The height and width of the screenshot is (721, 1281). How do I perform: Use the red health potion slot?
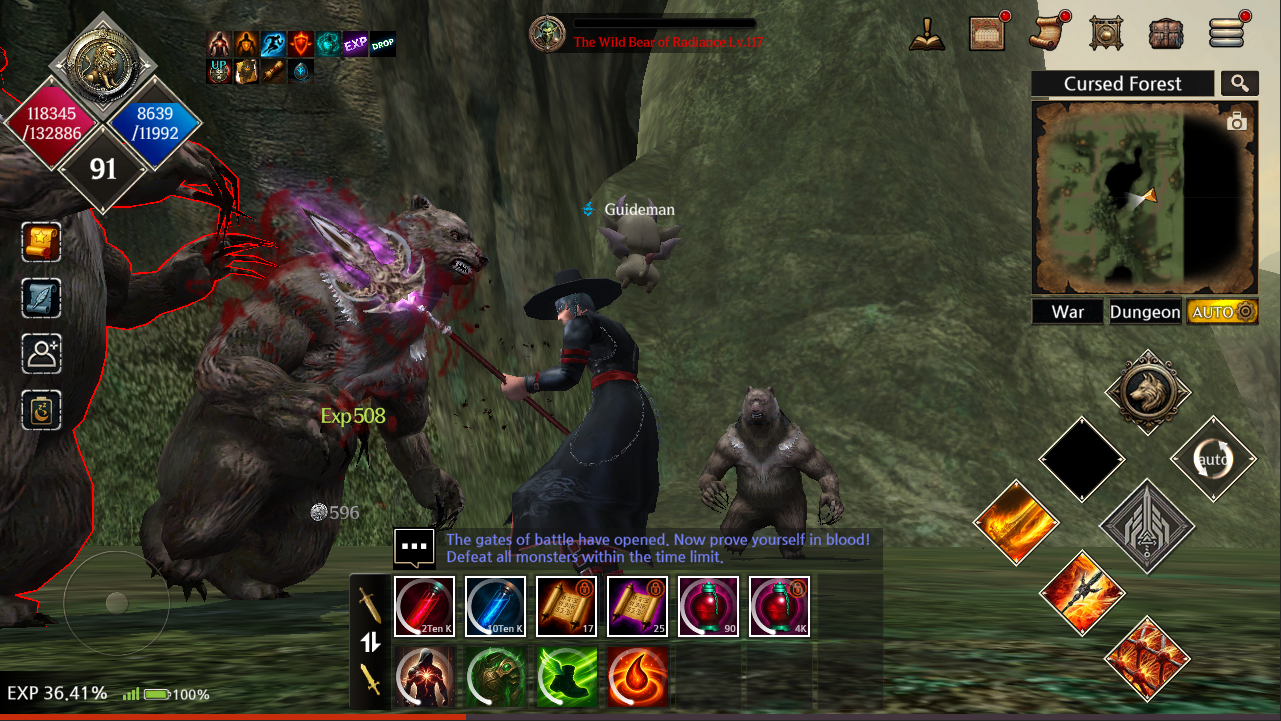point(424,607)
